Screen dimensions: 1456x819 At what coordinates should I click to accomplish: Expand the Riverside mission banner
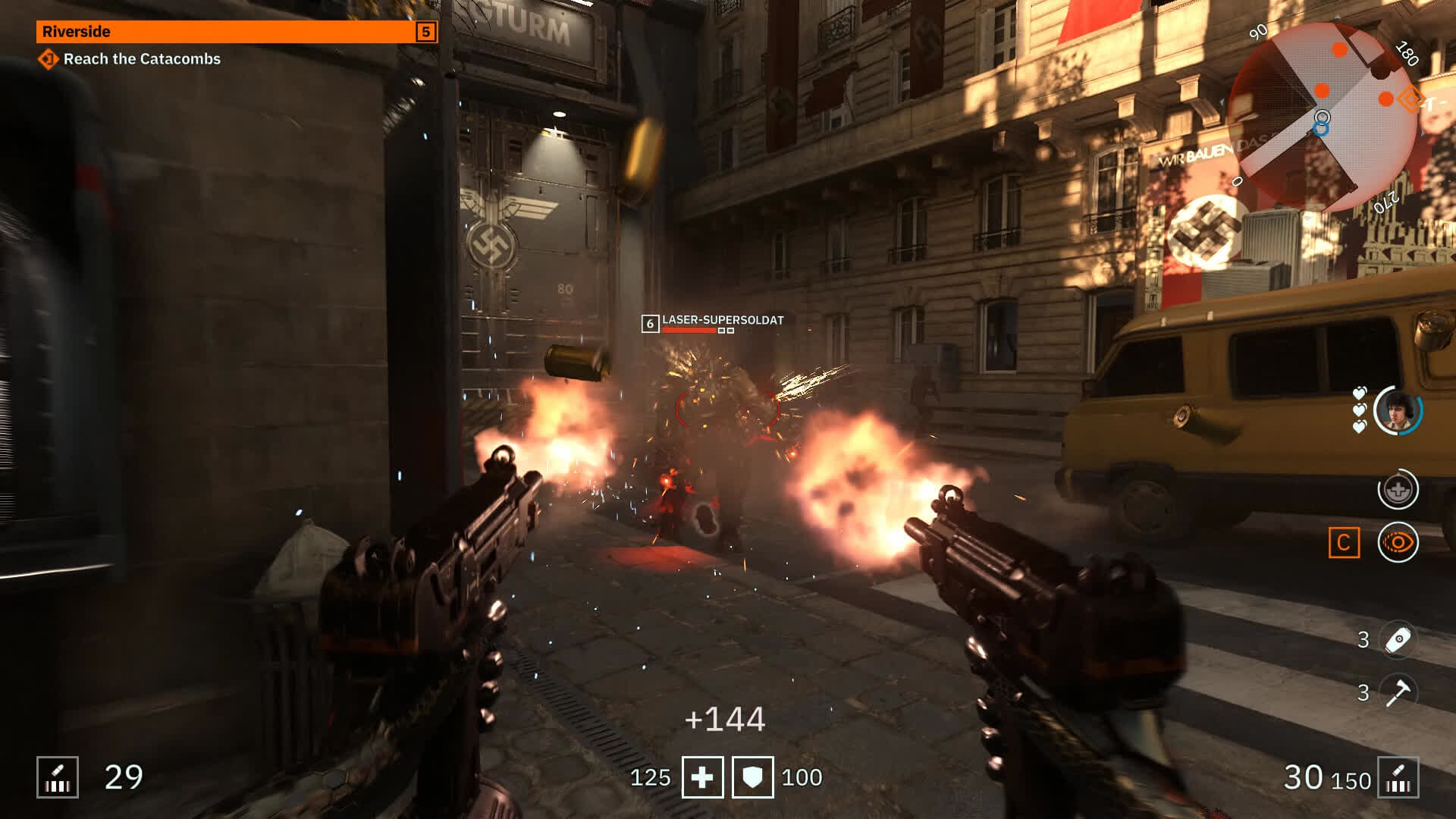(235, 32)
